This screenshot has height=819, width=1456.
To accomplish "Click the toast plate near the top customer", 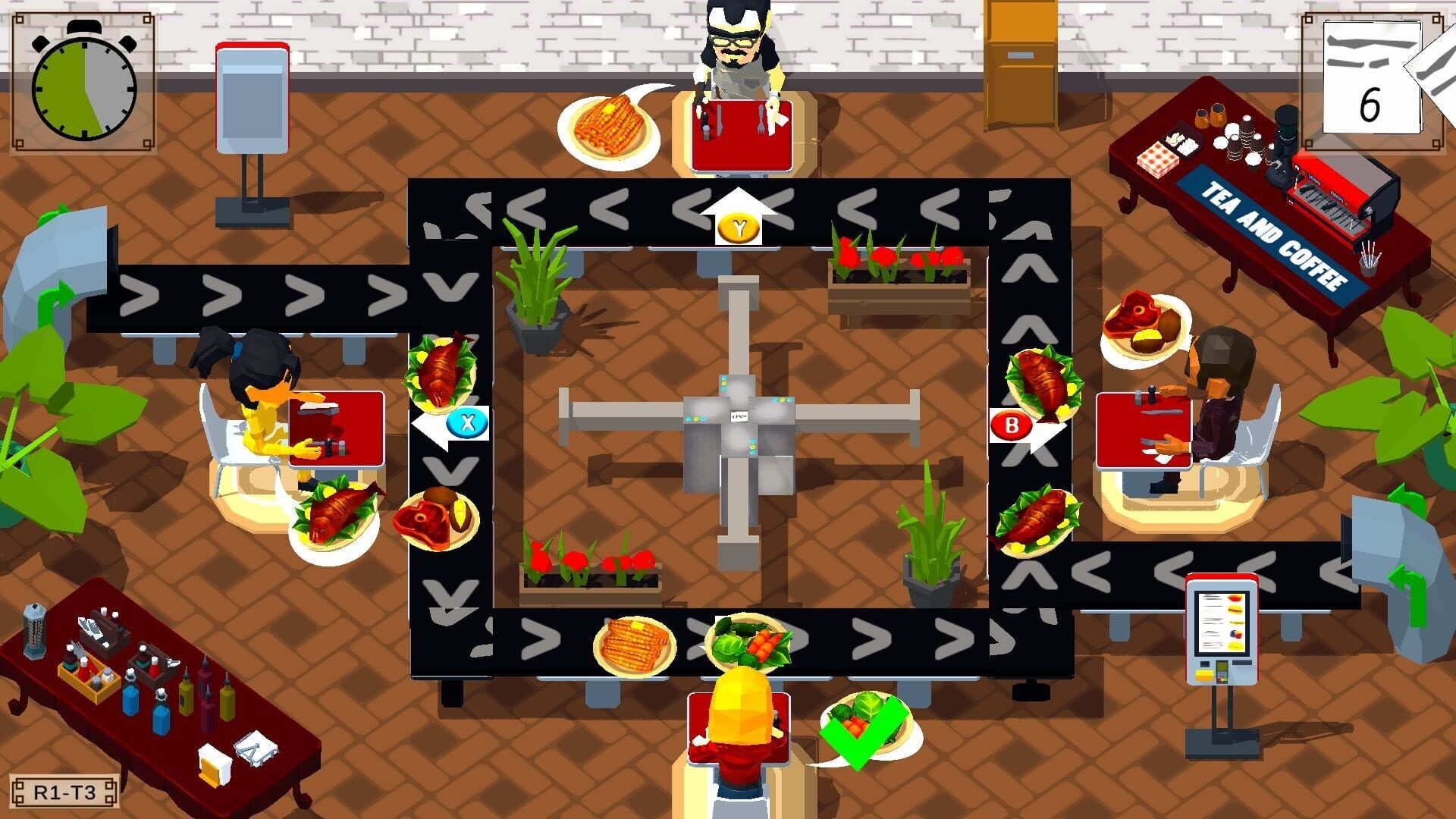I will pos(610,125).
